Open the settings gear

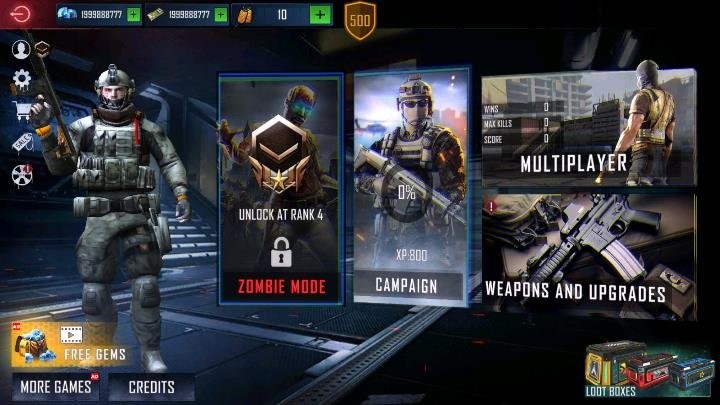(x=21, y=79)
